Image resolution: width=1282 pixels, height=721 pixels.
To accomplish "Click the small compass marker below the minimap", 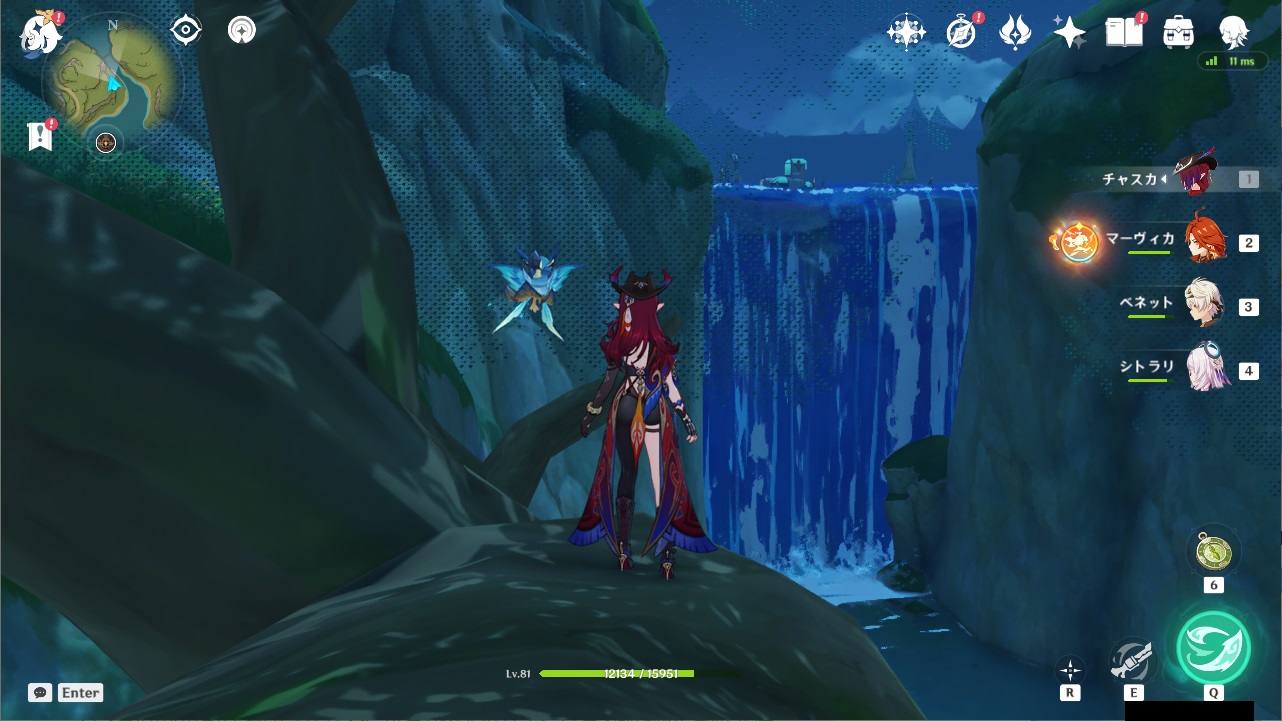I will [x=106, y=143].
